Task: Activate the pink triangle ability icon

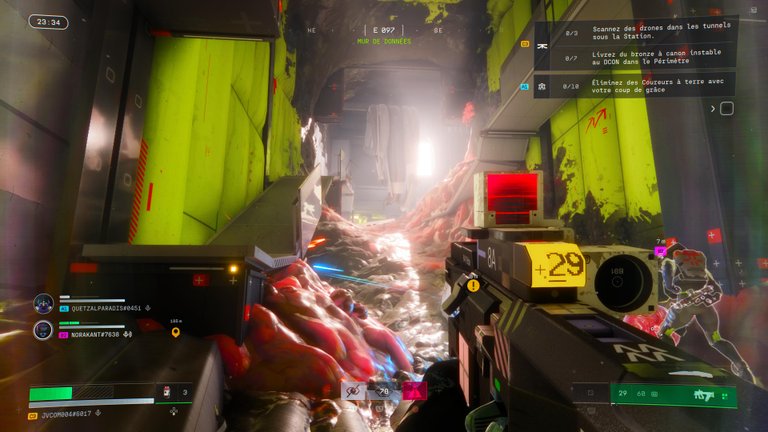Action: point(412,391)
